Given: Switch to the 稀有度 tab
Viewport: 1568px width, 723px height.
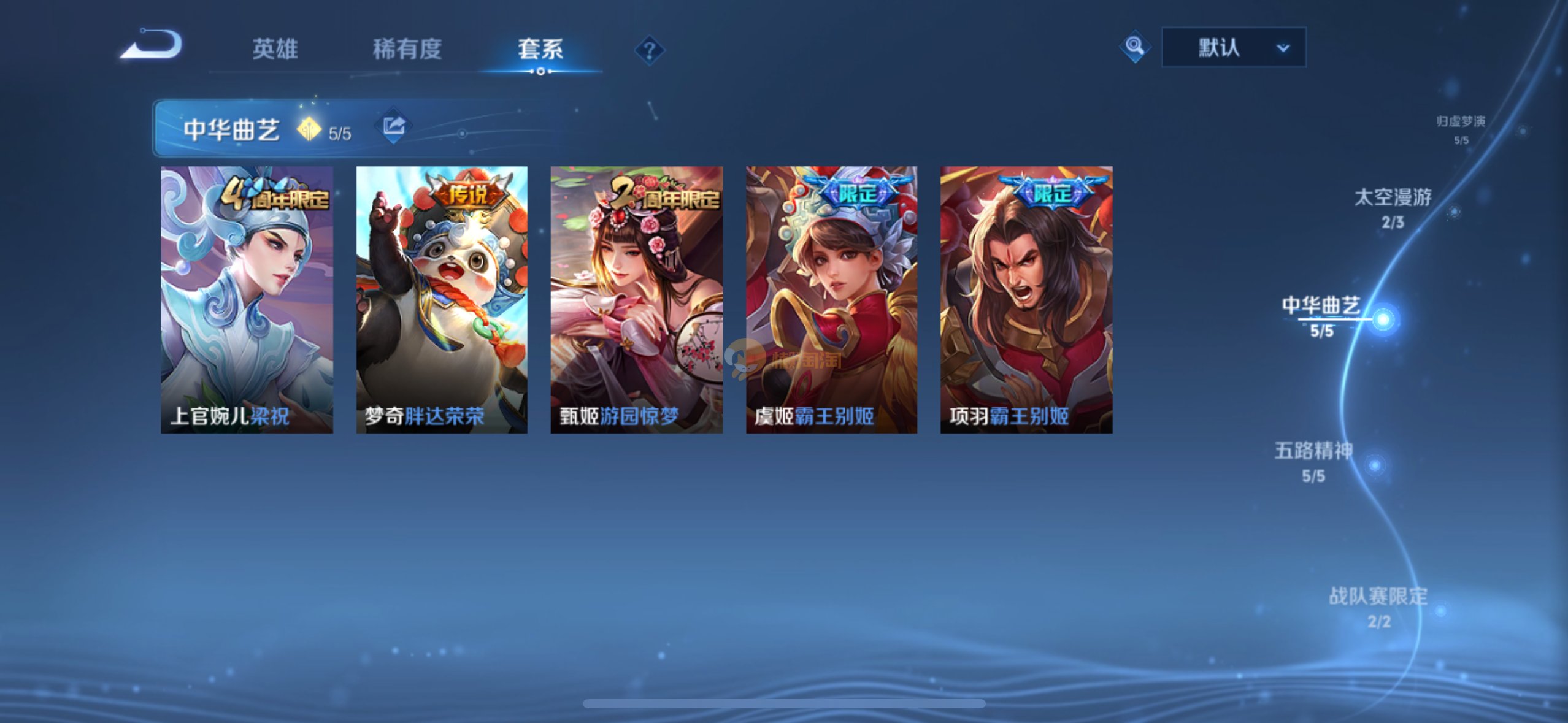Looking at the screenshot, I should (x=407, y=49).
